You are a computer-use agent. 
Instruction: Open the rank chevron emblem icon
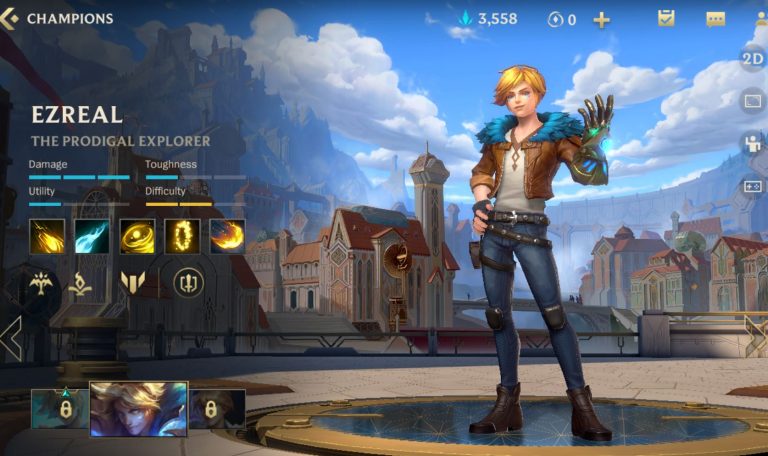pos(132,283)
